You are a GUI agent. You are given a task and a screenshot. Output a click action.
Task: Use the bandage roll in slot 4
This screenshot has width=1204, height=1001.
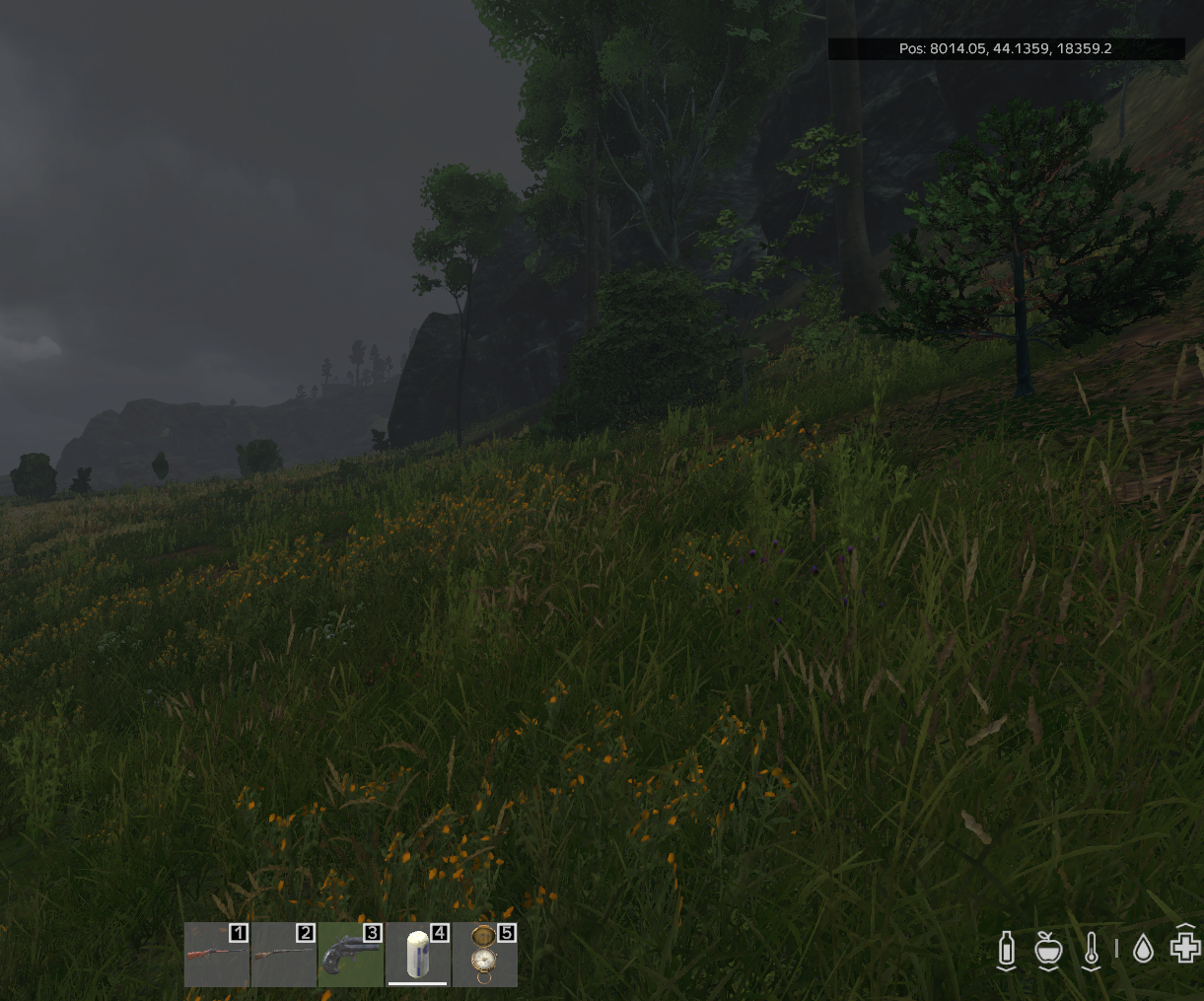(418, 955)
